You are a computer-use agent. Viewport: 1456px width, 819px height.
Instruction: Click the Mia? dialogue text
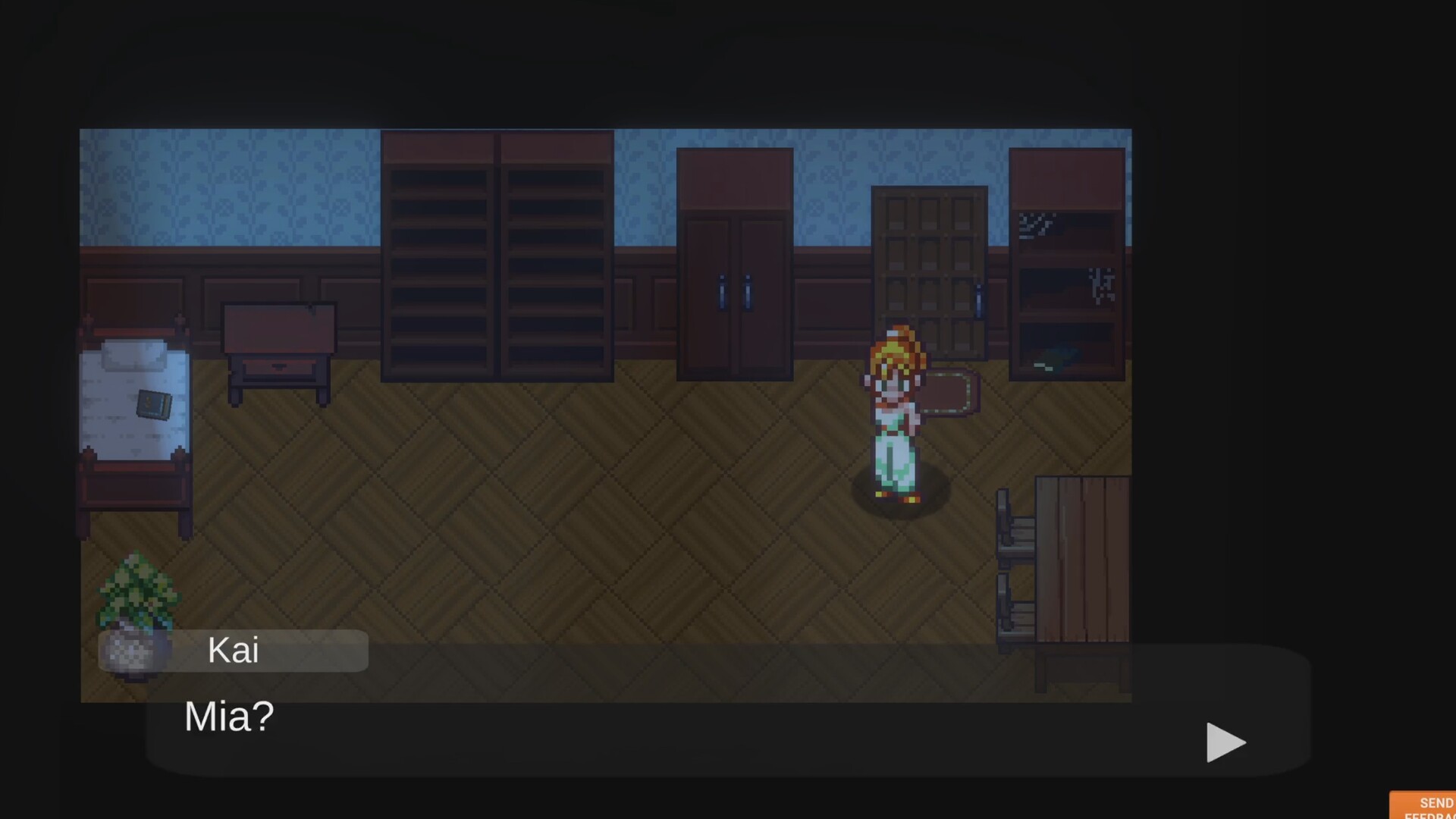click(x=227, y=717)
